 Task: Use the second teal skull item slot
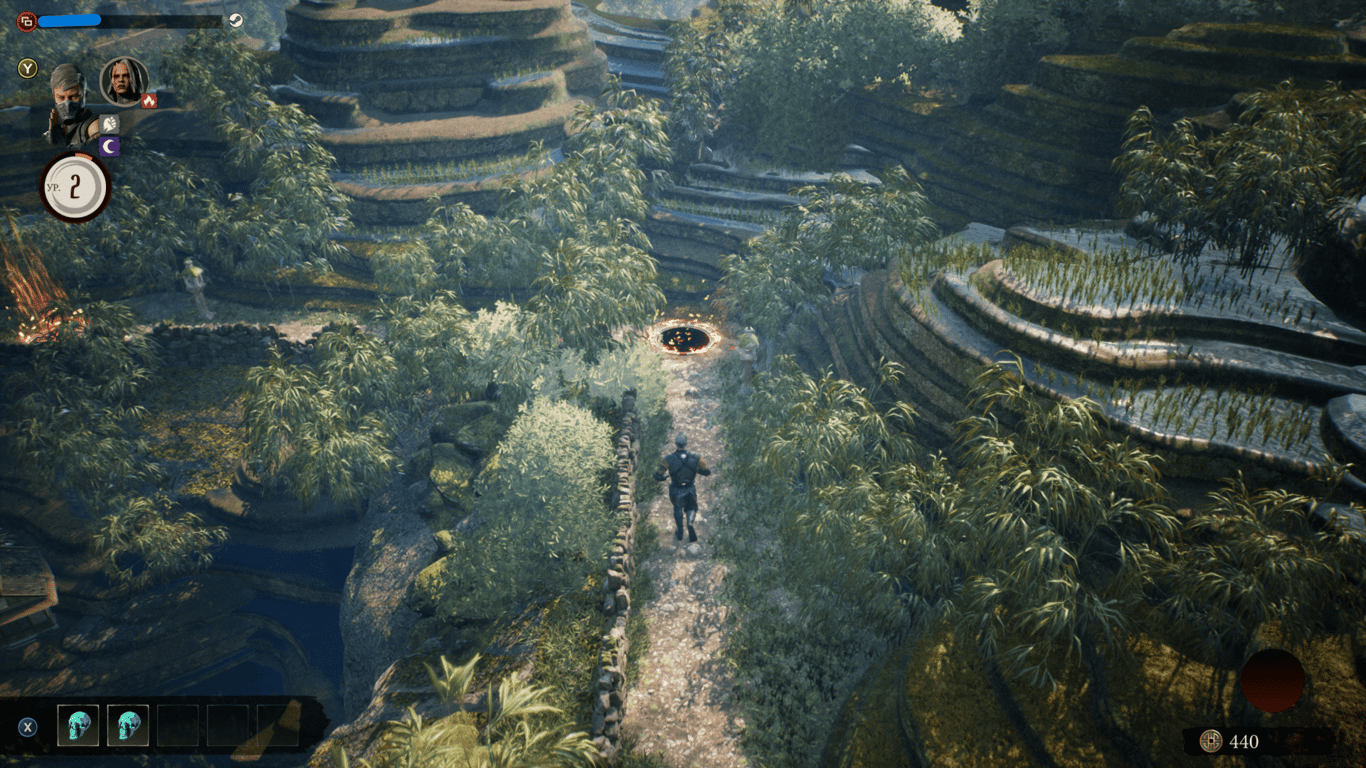[128, 725]
